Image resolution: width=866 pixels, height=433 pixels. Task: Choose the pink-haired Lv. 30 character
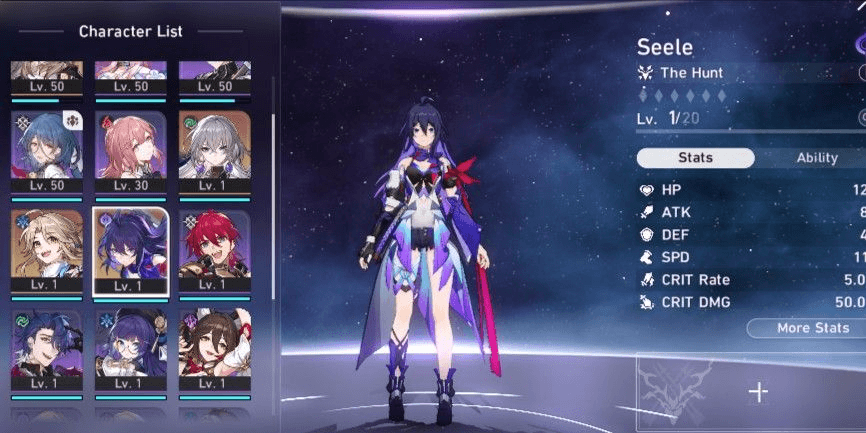coord(130,148)
